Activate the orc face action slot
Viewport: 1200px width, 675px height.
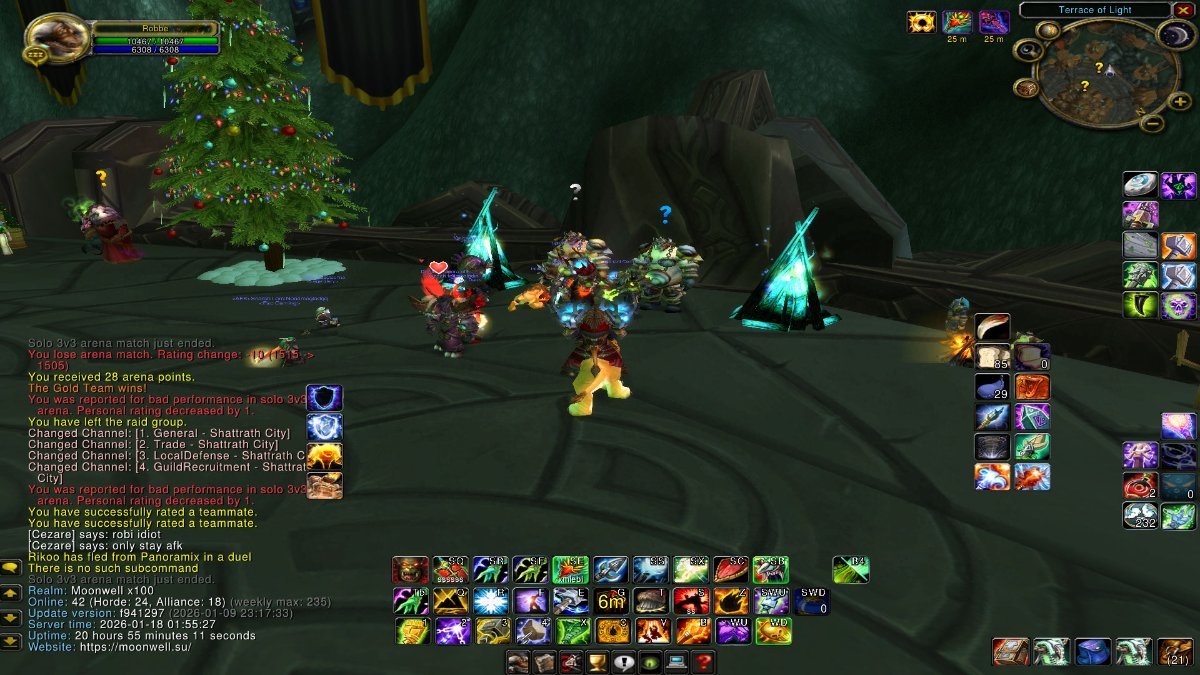pos(410,570)
